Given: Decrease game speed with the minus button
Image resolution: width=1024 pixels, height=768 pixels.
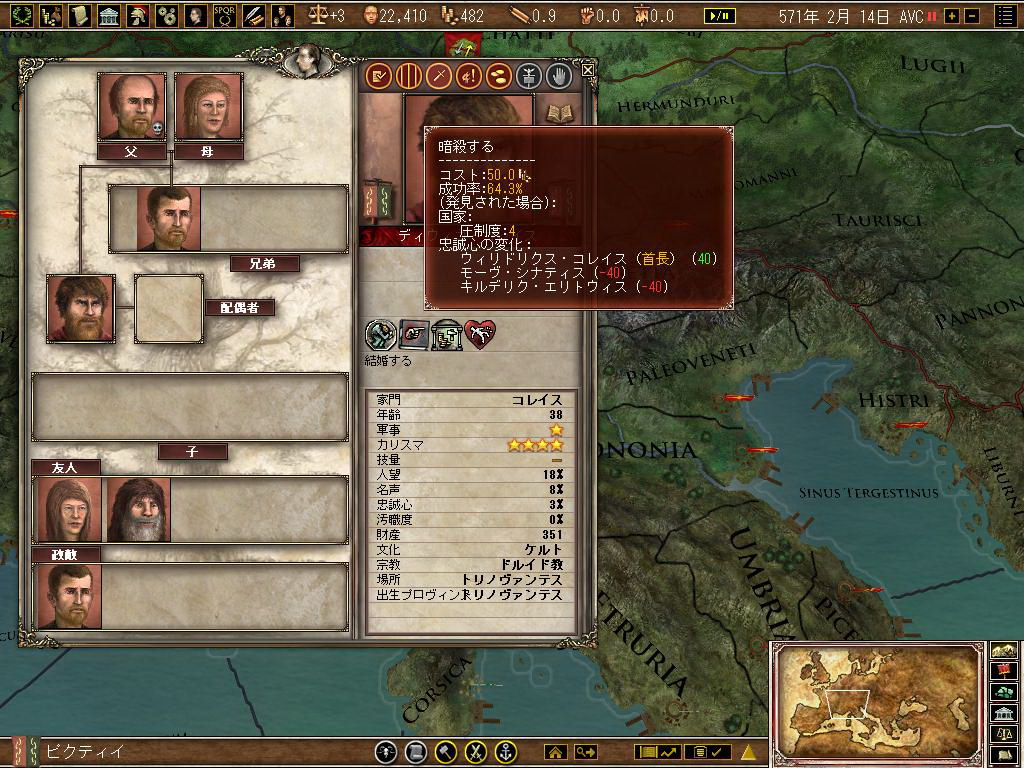Looking at the screenshot, I should coord(971,16).
